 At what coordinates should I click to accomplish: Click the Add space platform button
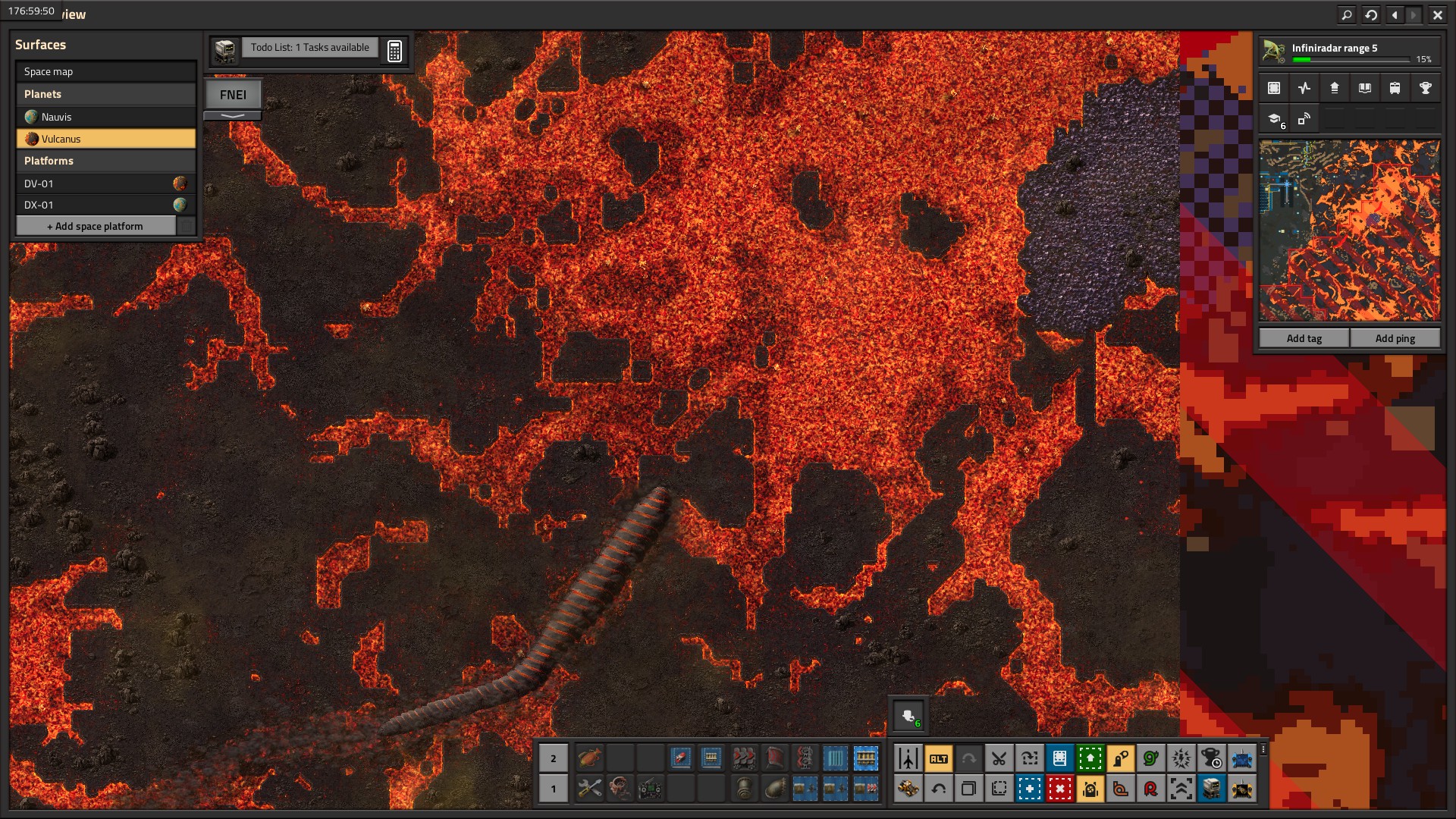pyautogui.click(x=96, y=226)
